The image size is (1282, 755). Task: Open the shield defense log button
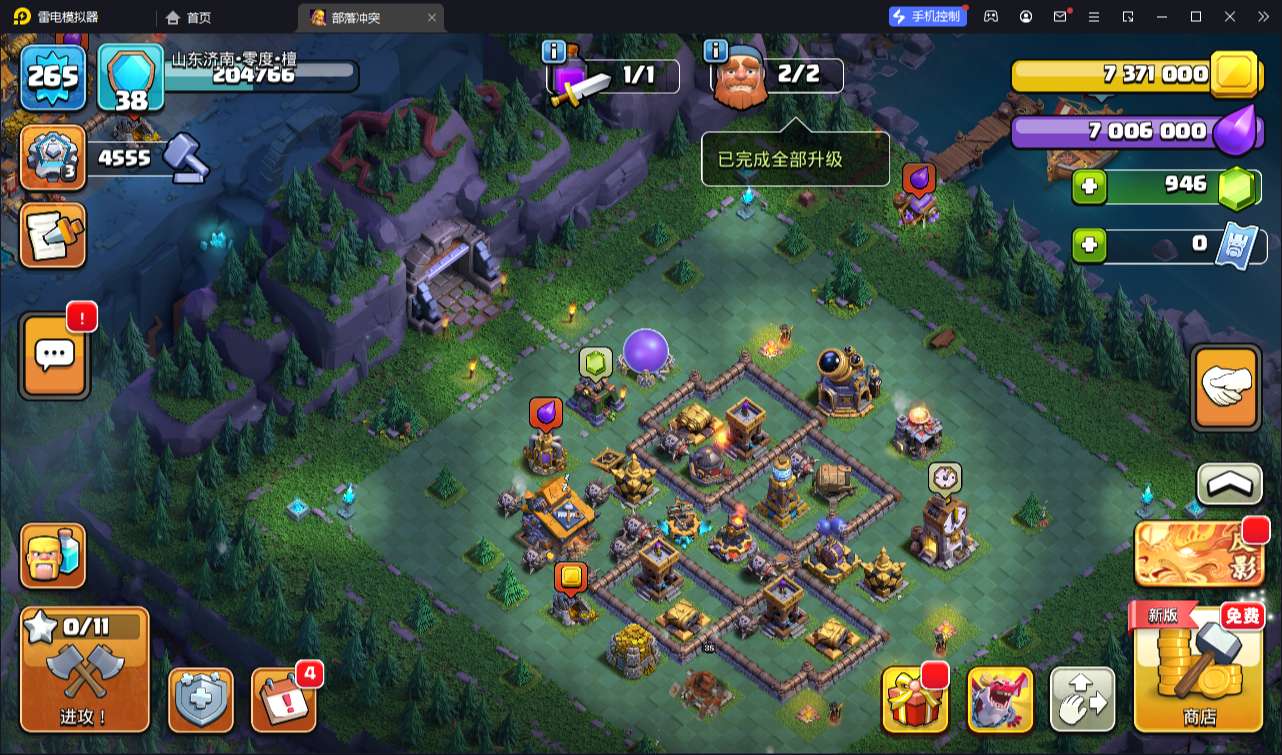click(x=201, y=699)
